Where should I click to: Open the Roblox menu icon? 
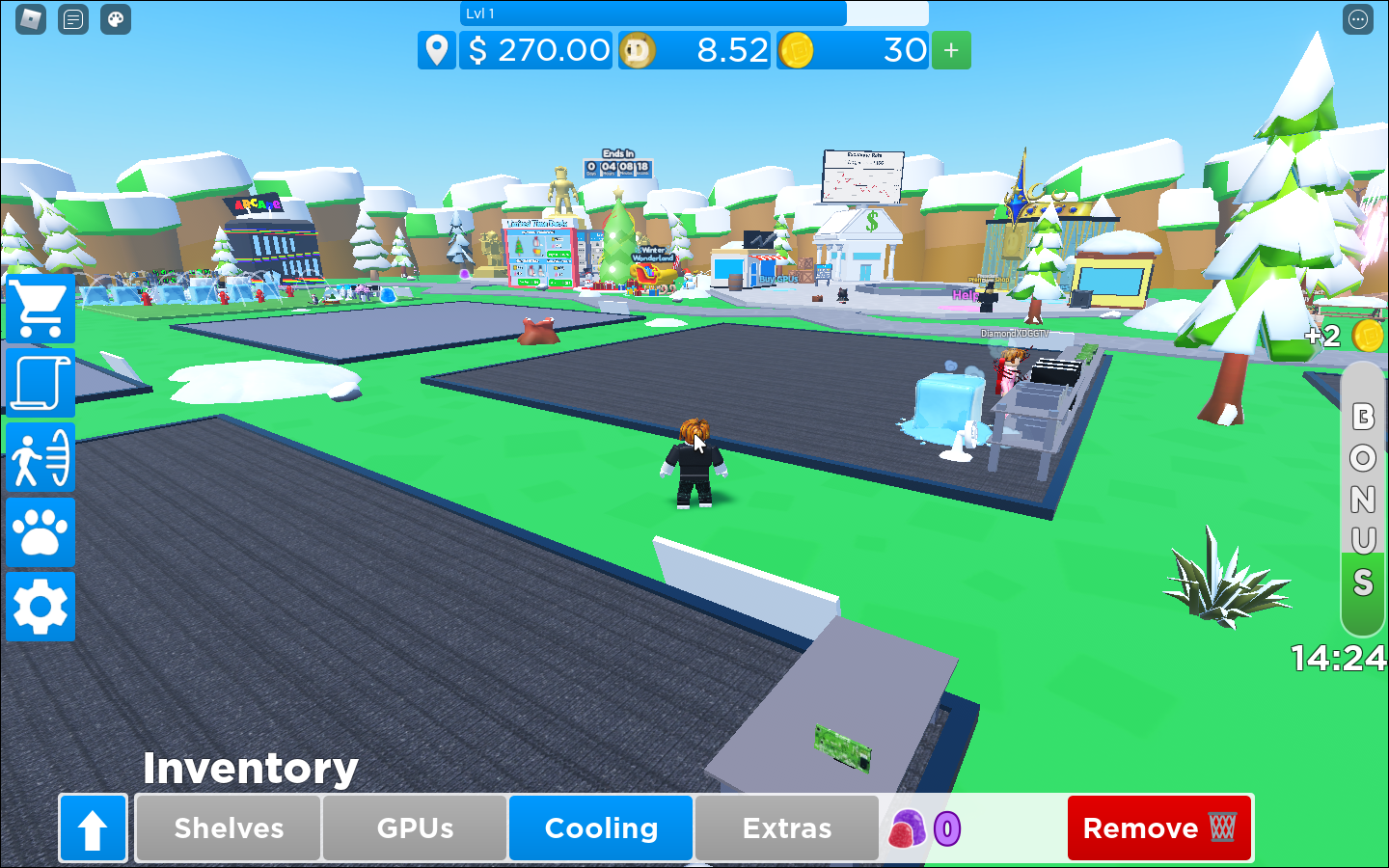point(30,19)
